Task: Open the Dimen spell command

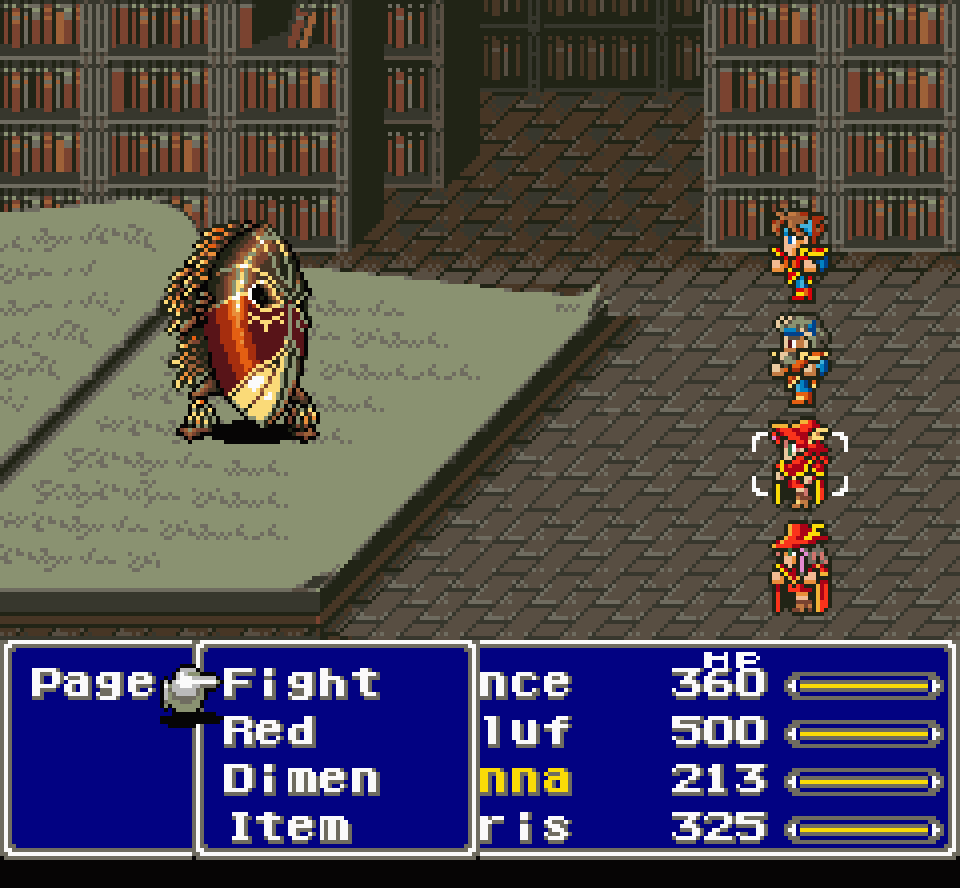Action: (x=301, y=779)
